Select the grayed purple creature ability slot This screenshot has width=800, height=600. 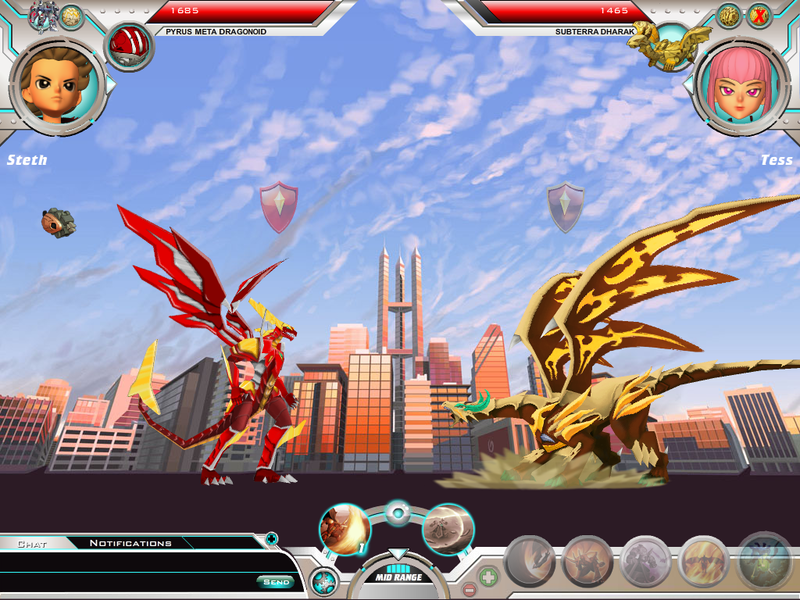(646, 562)
